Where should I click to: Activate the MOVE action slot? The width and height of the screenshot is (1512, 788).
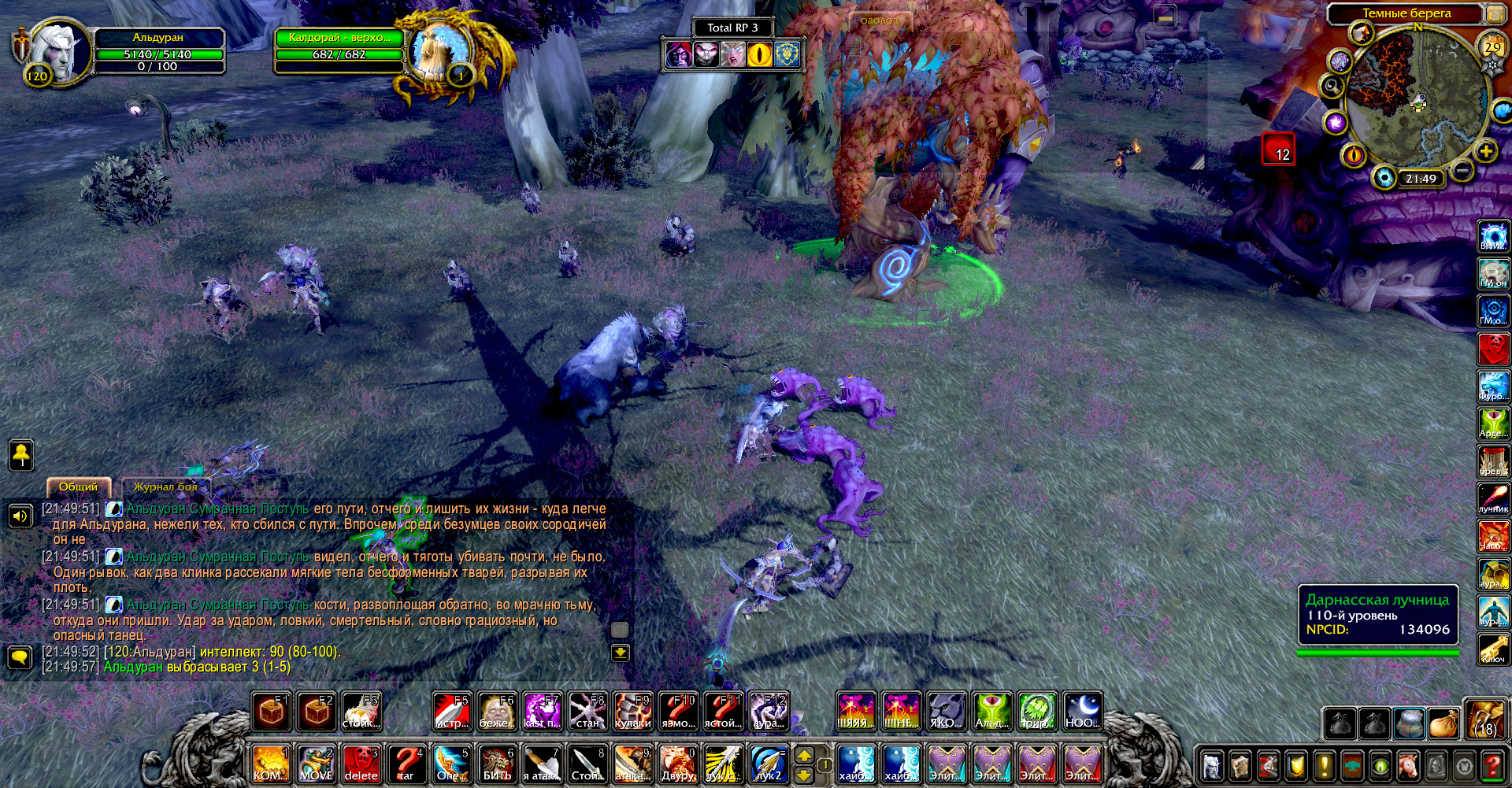pos(317,764)
